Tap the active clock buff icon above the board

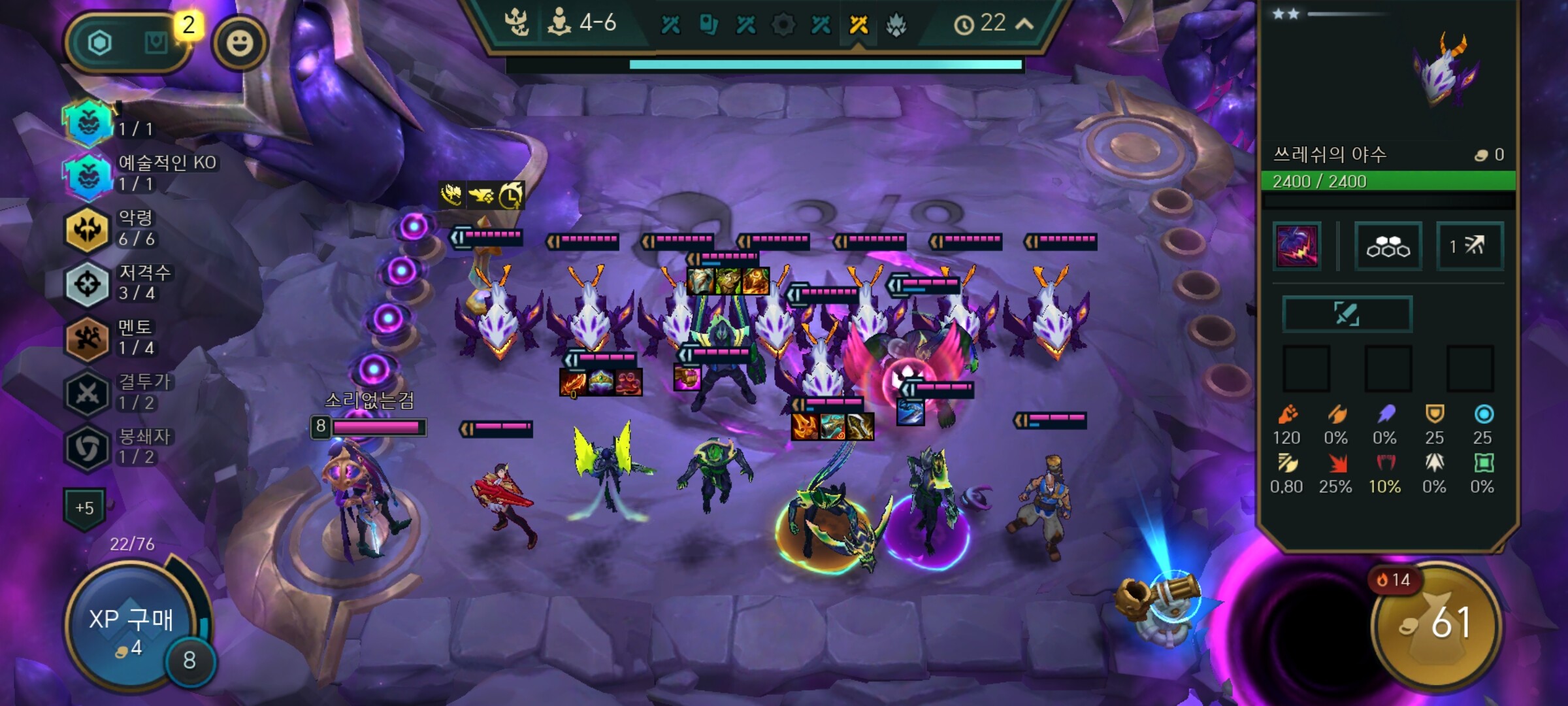pos(510,195)
